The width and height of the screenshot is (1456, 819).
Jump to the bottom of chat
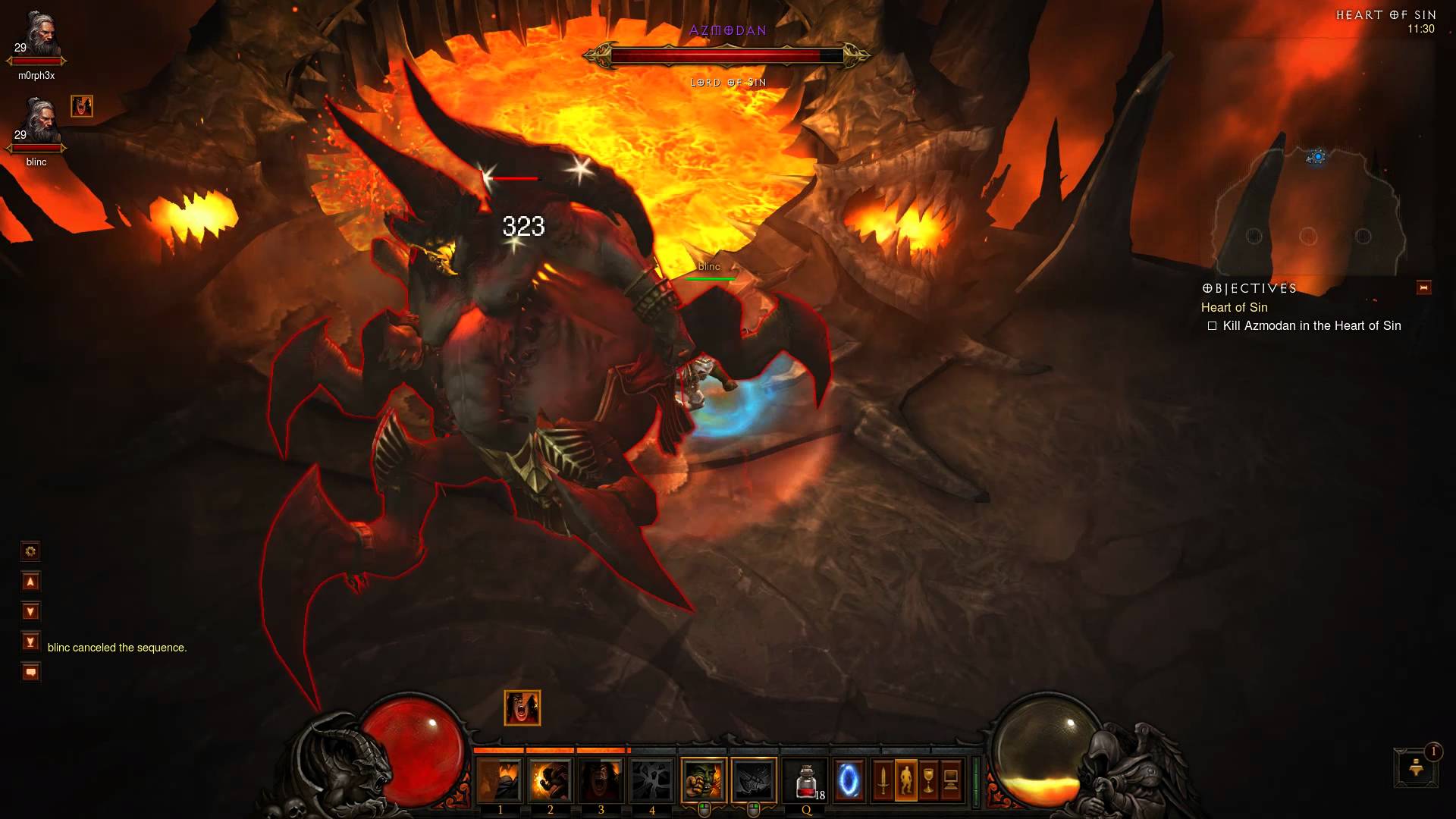click(x=30, y=642)
